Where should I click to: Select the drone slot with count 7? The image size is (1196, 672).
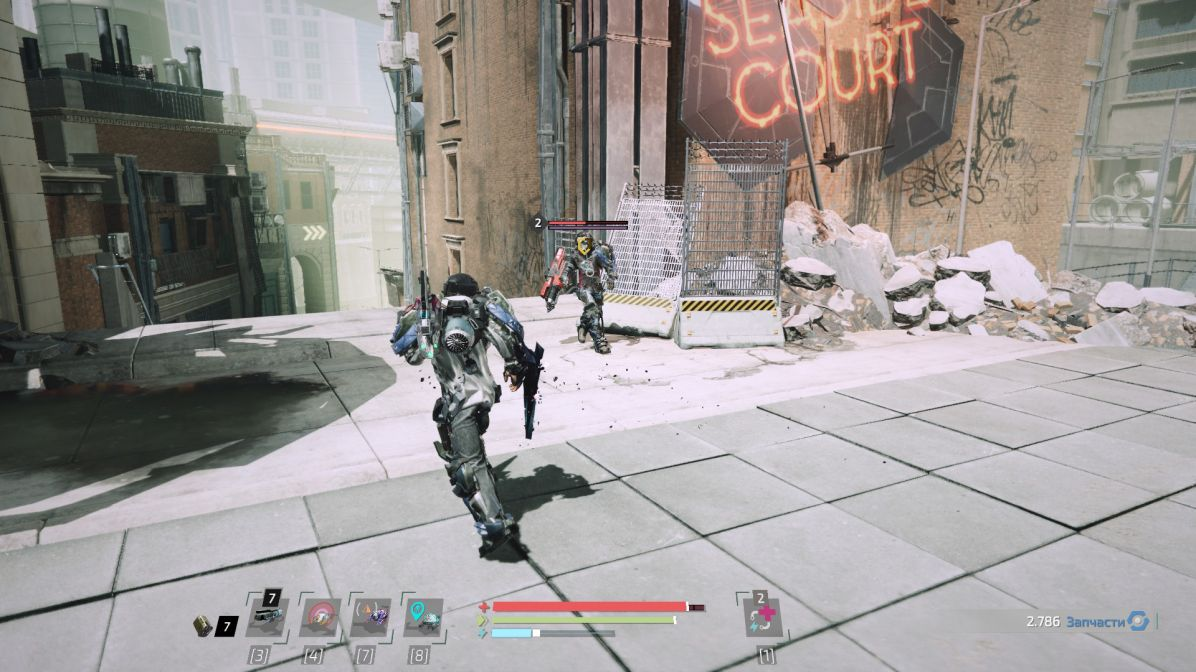click(x=266, y=618)
